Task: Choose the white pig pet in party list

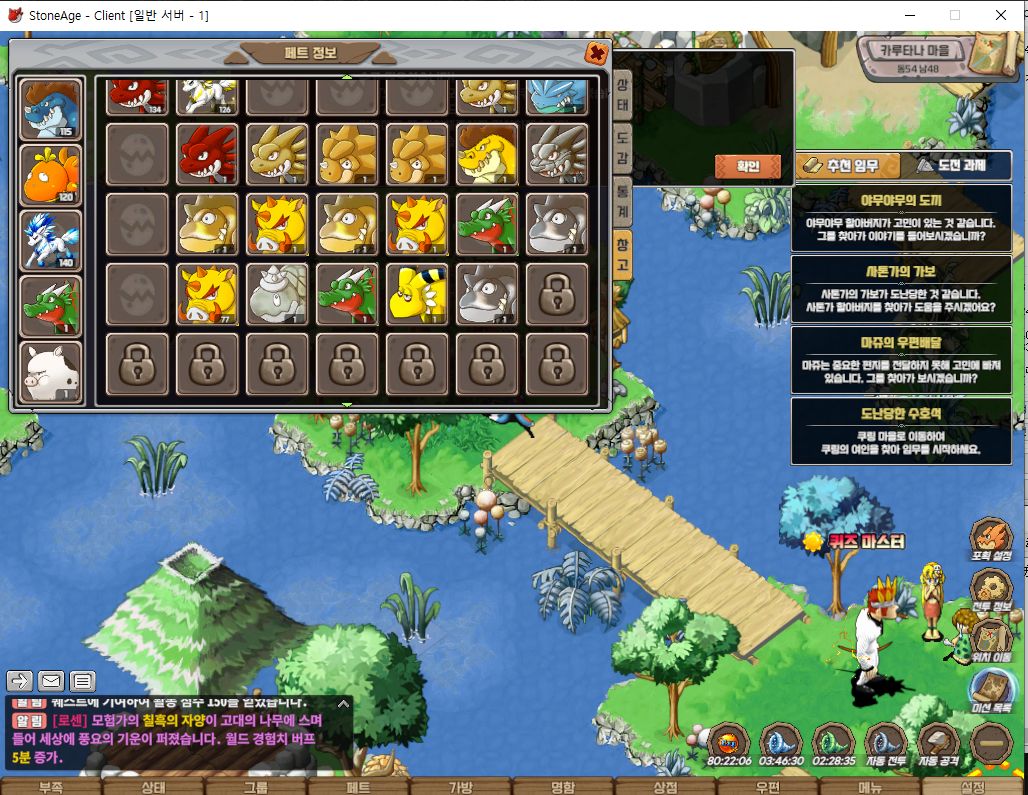Action: click(51, 371)
